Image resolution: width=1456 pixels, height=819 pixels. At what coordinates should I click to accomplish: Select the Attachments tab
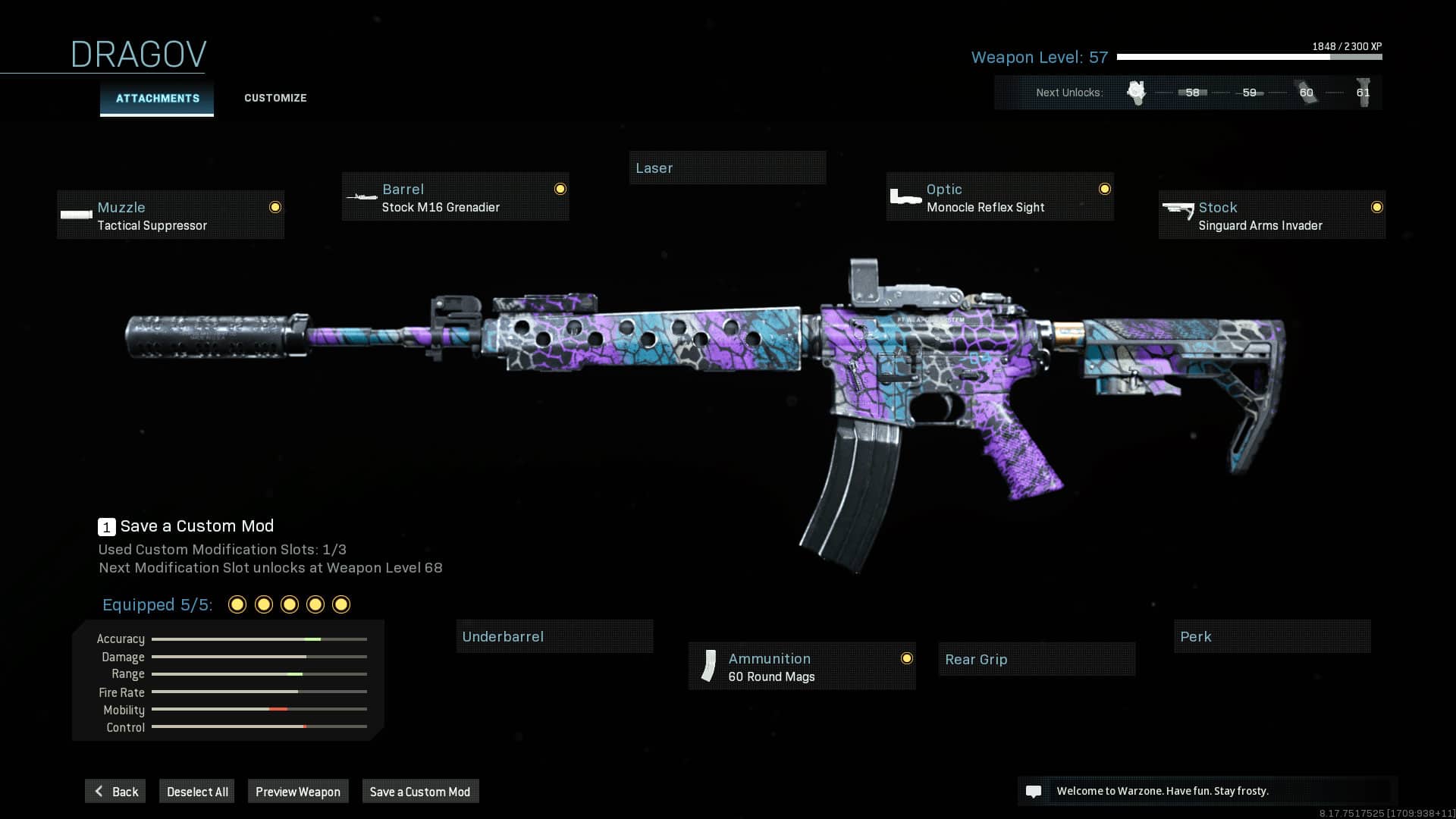[156, 98]
